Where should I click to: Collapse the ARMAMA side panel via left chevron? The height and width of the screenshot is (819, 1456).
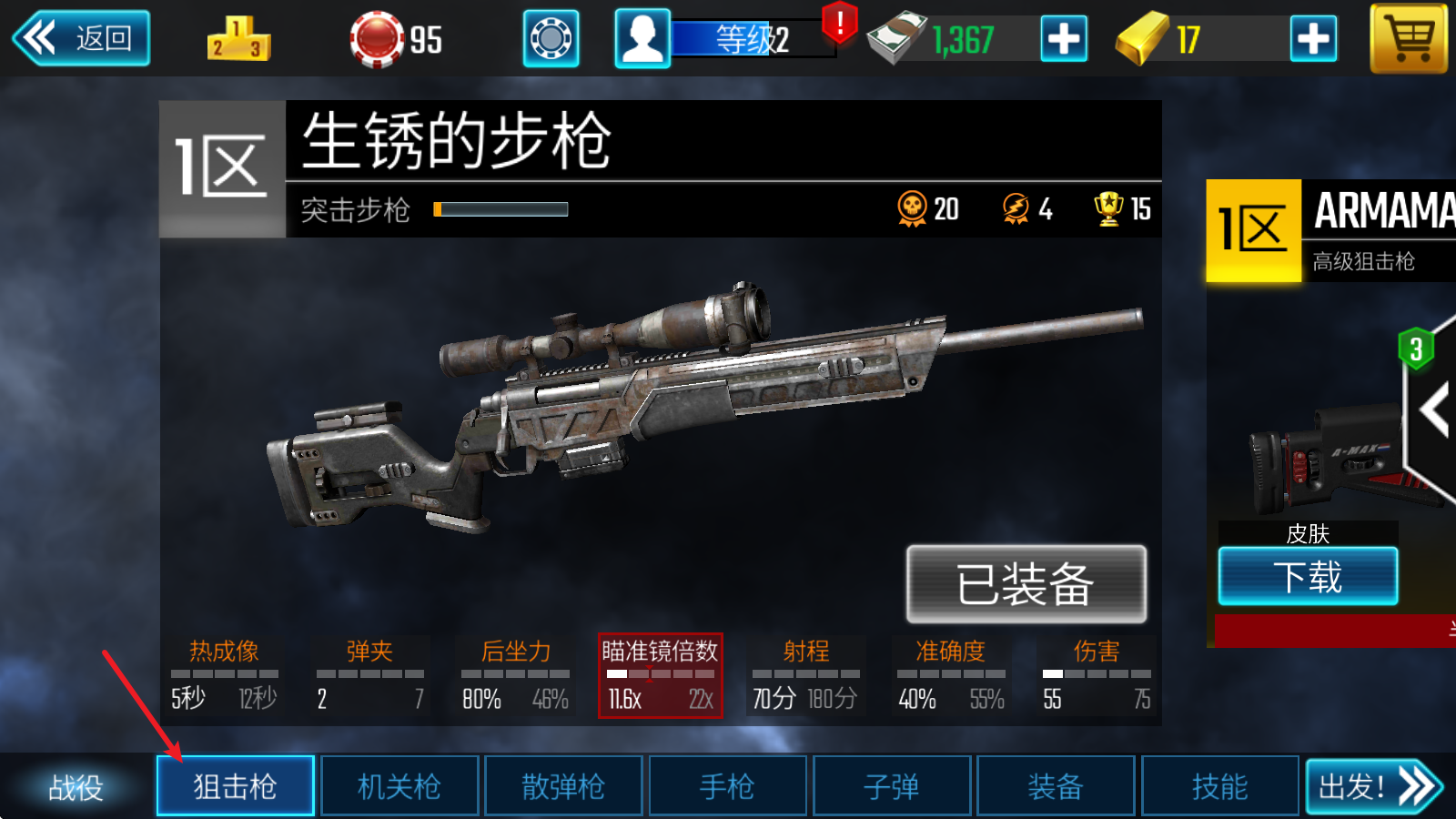click(1435, 409)
